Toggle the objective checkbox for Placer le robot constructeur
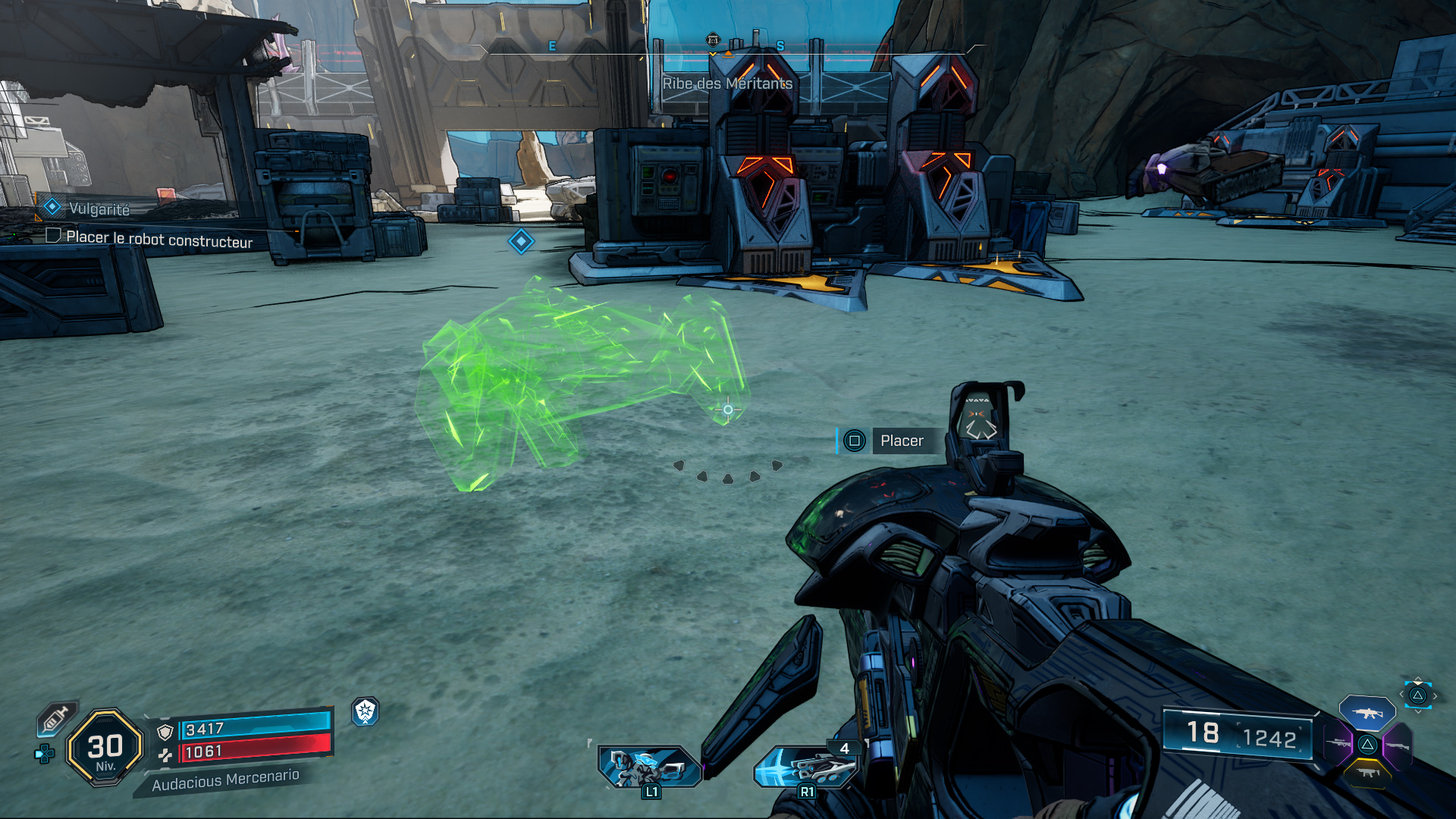This screenshot has height=819, width=1456. 53,237
